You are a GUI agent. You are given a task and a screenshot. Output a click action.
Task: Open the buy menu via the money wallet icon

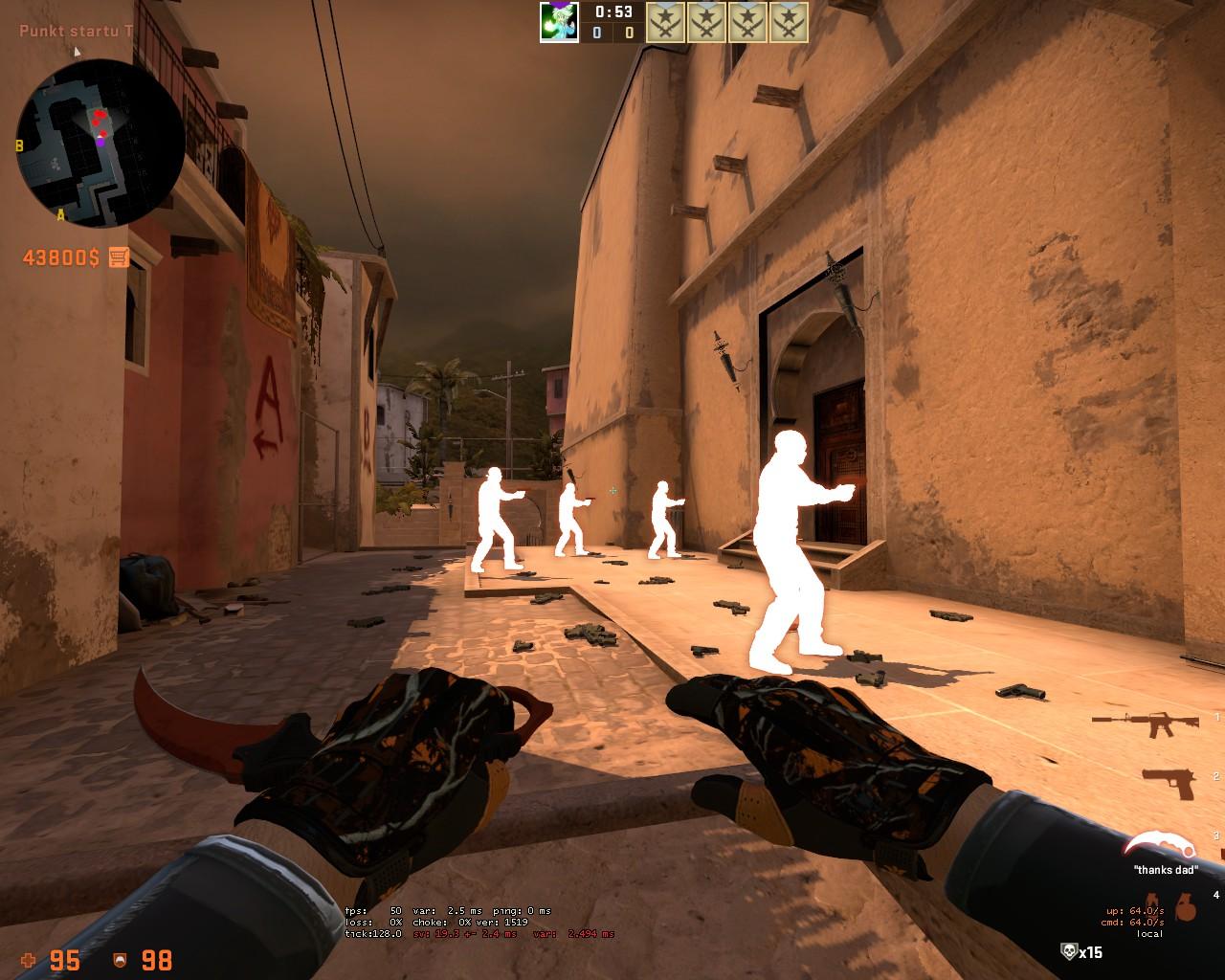(x=117, y=255)
